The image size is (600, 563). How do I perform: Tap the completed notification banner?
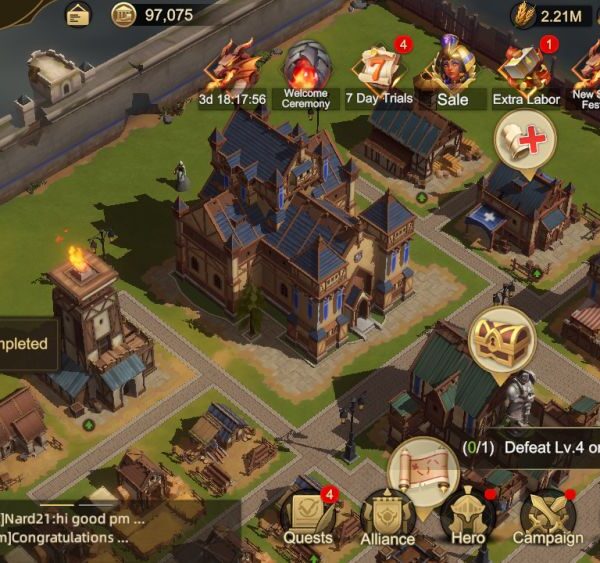coord(25,343)
